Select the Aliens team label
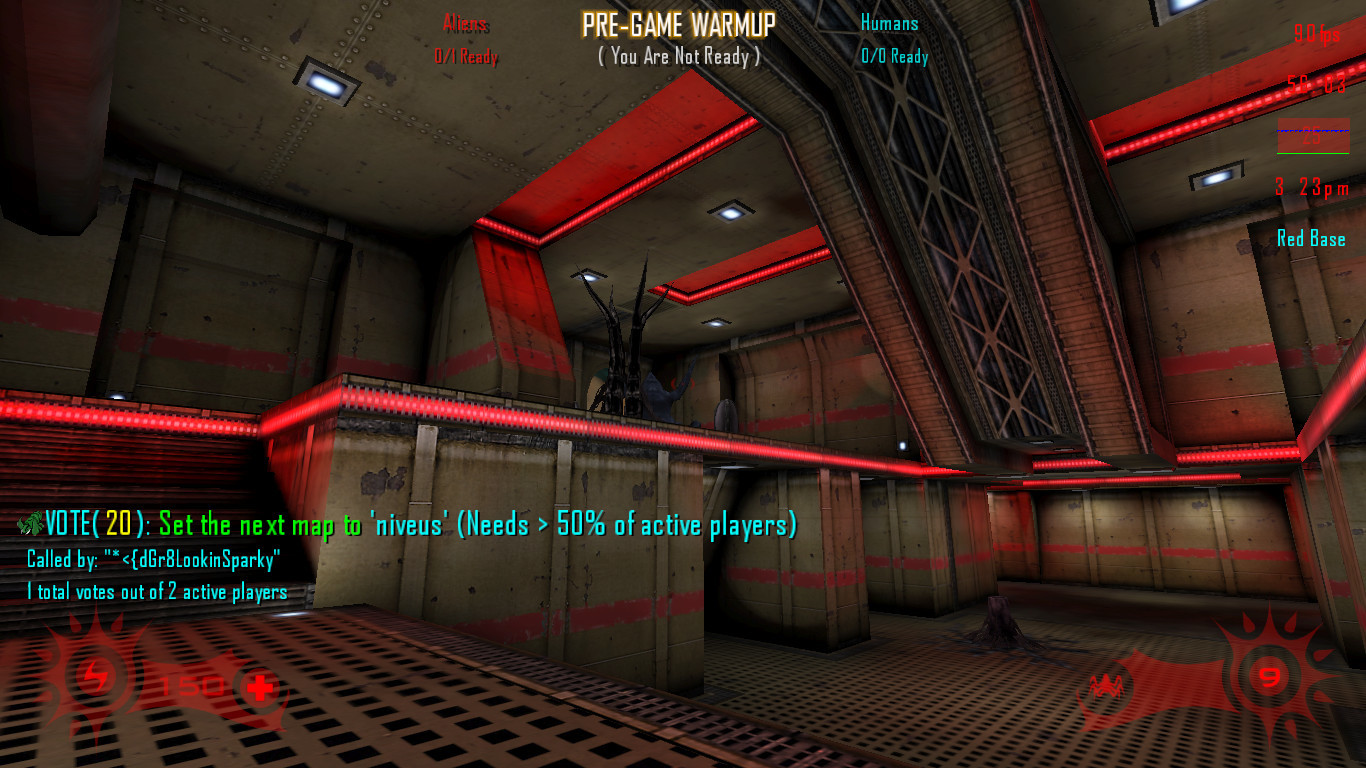 coord(465,23)
